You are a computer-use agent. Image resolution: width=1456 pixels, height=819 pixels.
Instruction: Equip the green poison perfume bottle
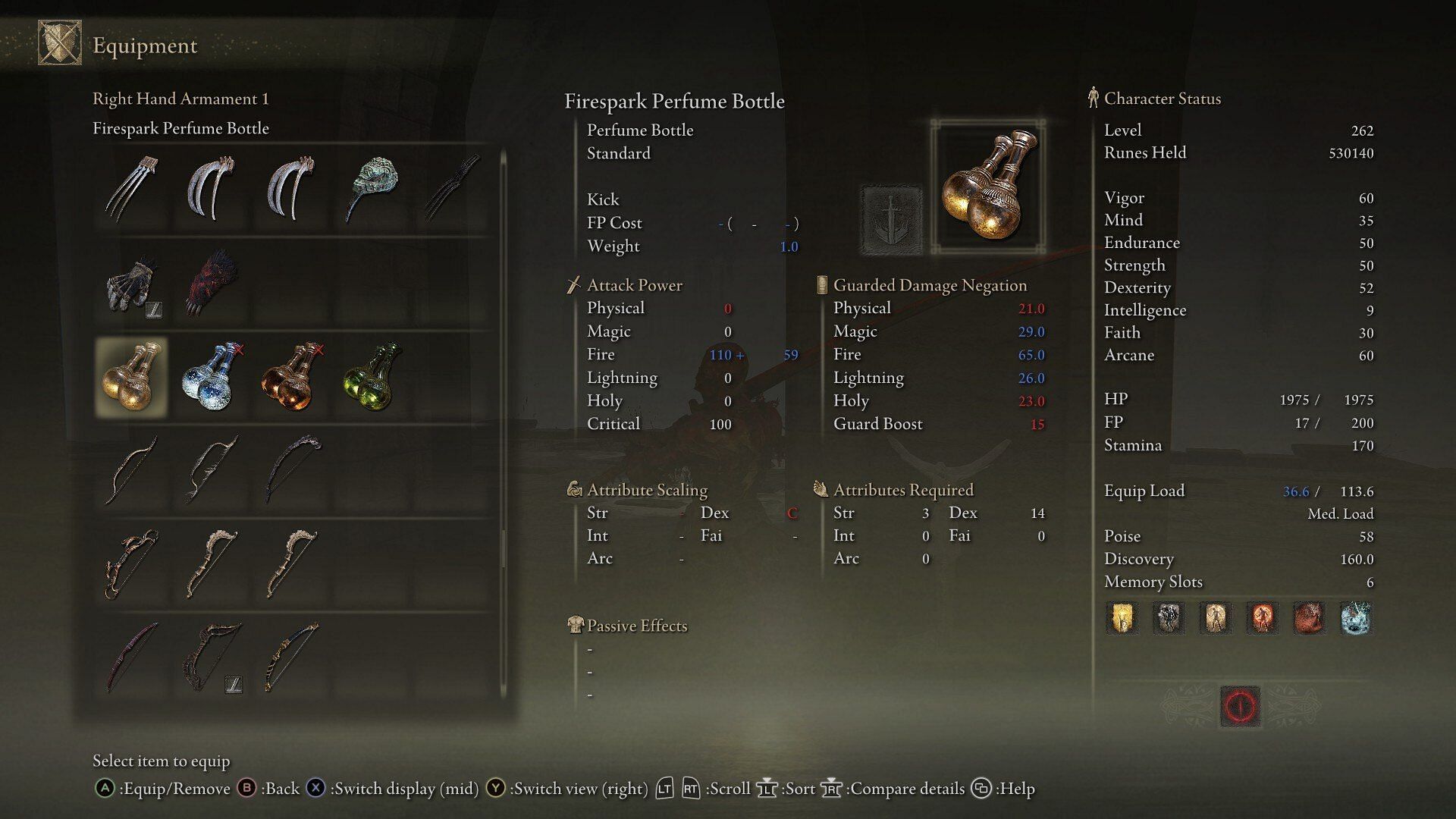pyautogui.click(x=372, y=378)
